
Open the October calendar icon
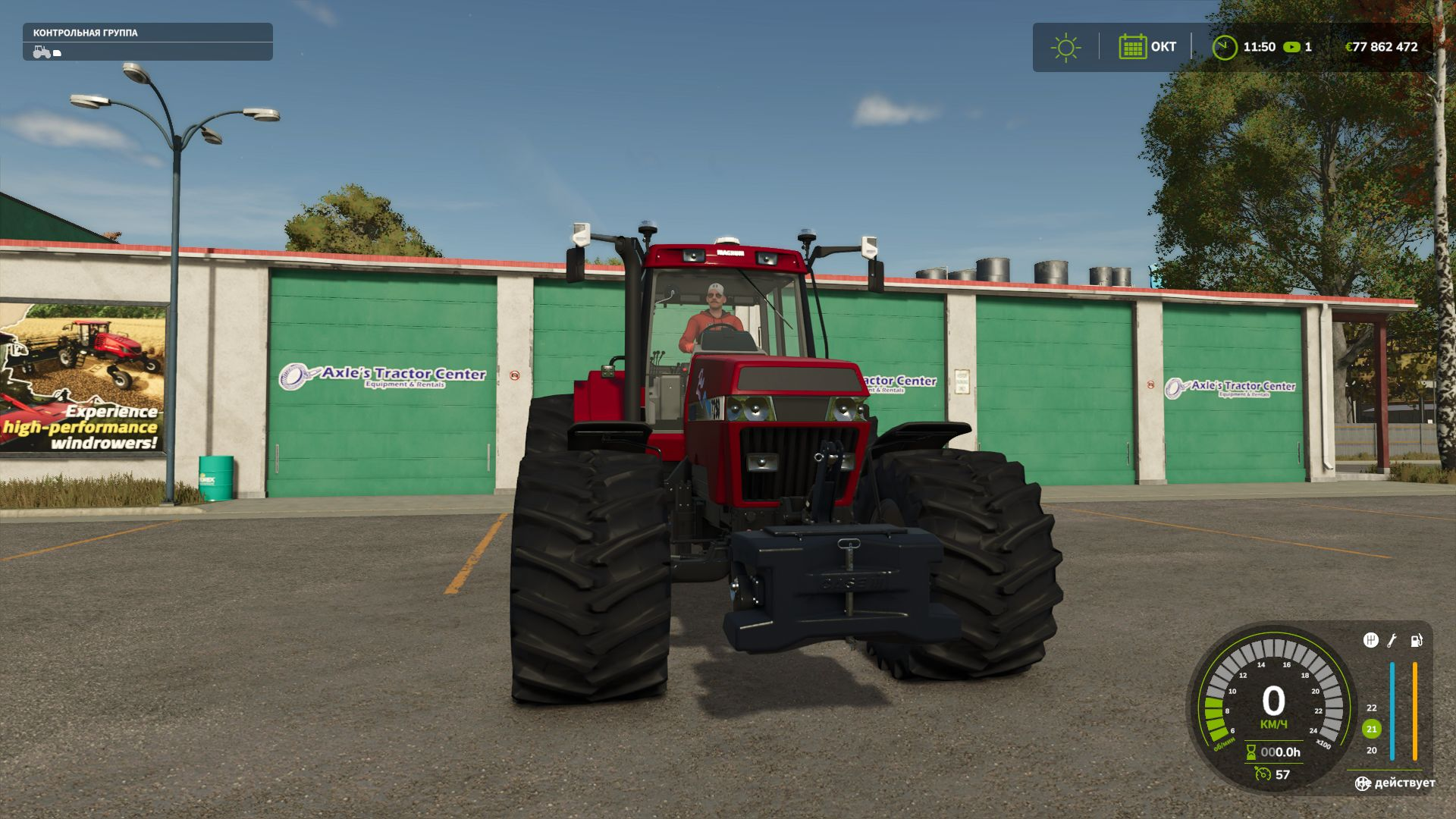click(x=1132, y=47)
